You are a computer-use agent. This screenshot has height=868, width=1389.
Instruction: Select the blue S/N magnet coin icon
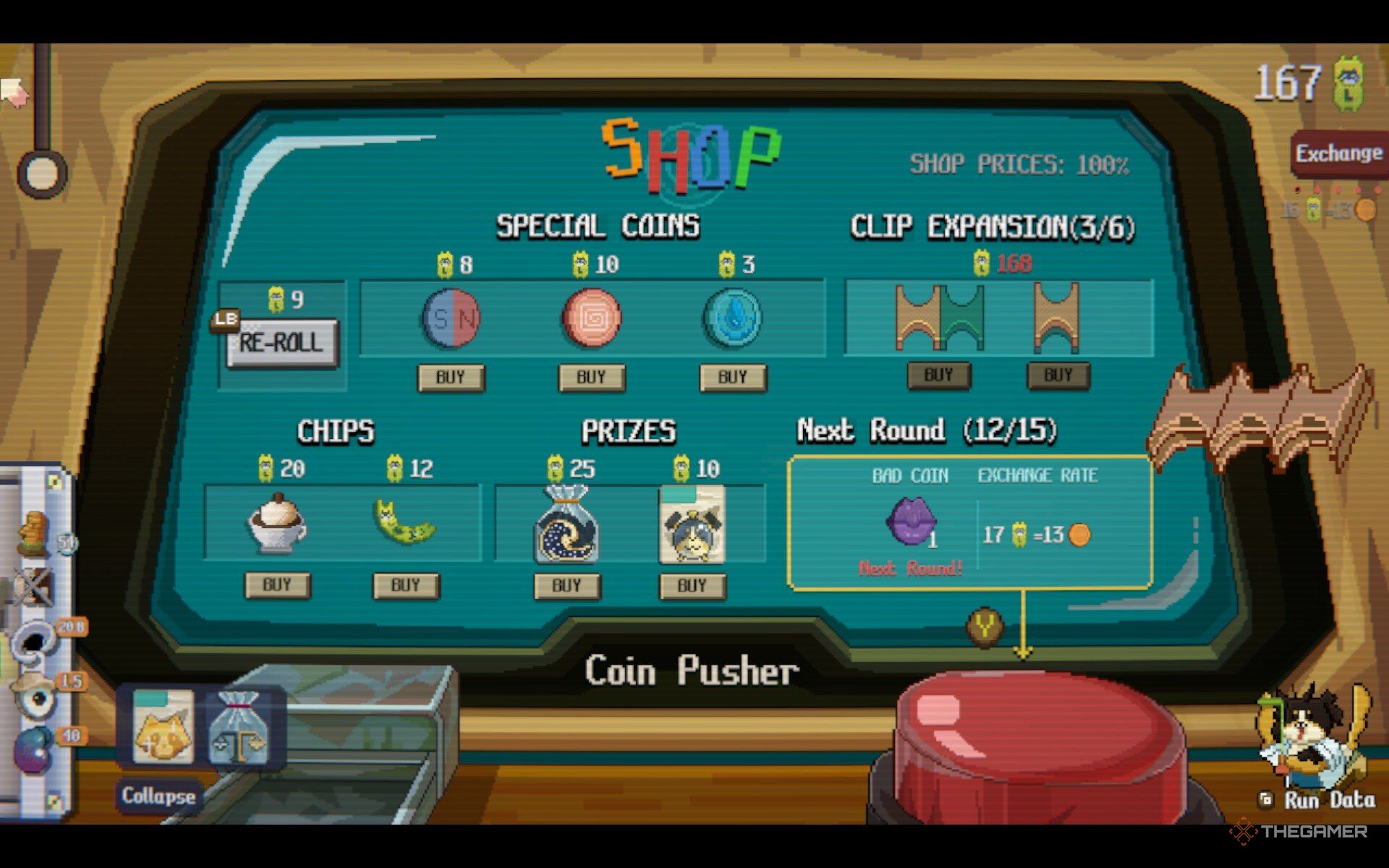(451, 318)
